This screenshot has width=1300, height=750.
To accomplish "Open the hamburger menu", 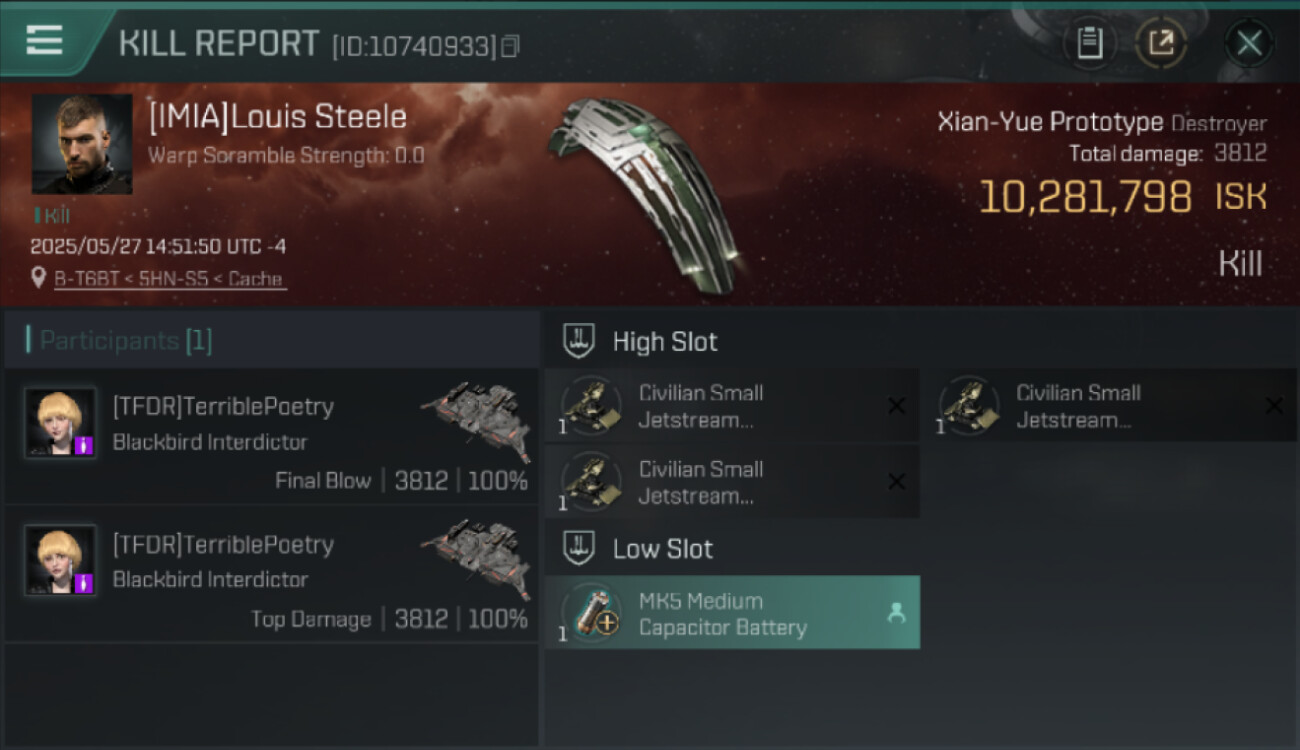I will (44, 41).
